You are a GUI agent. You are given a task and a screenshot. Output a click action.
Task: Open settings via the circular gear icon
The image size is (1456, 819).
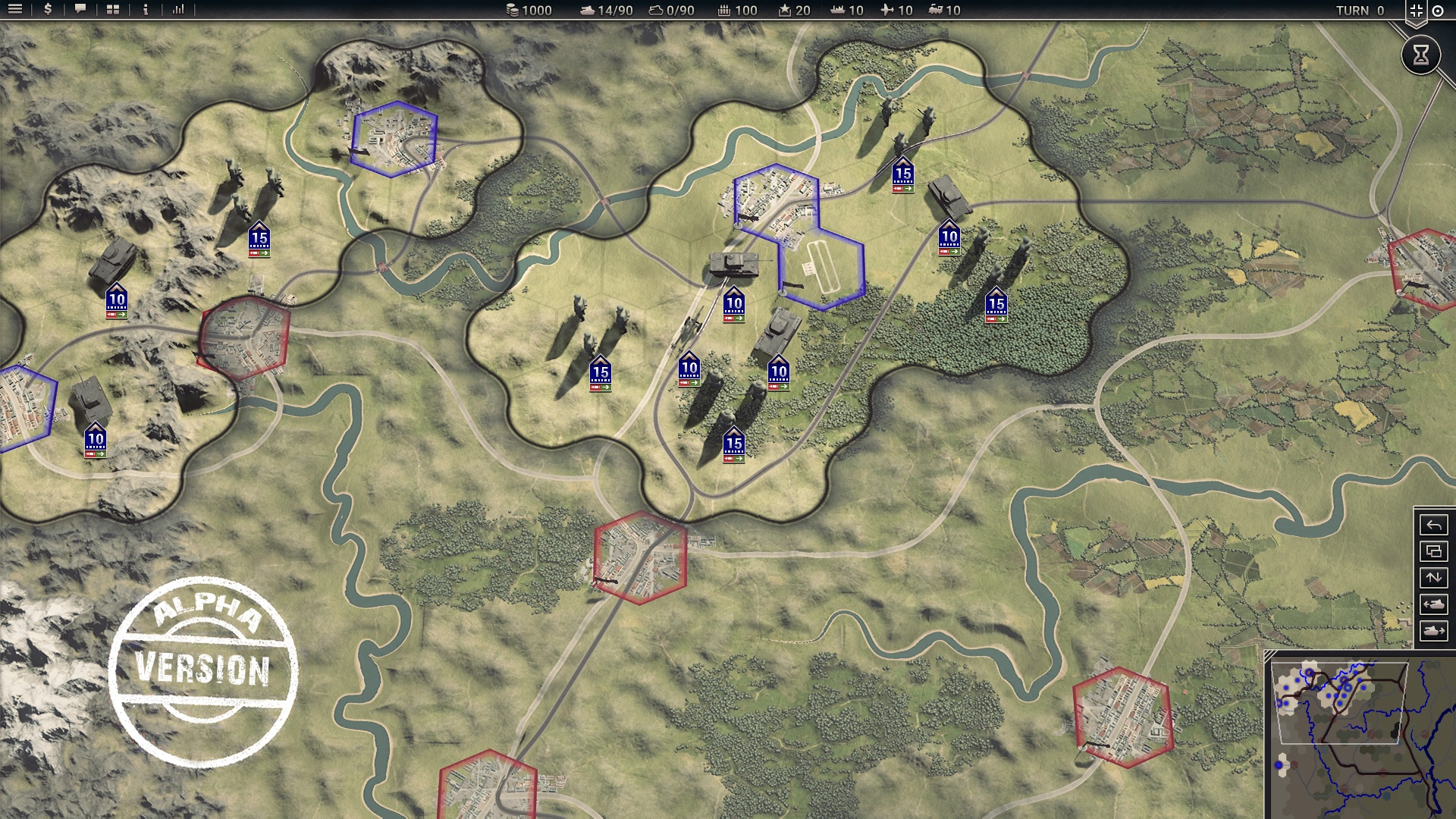(1439, 10)
